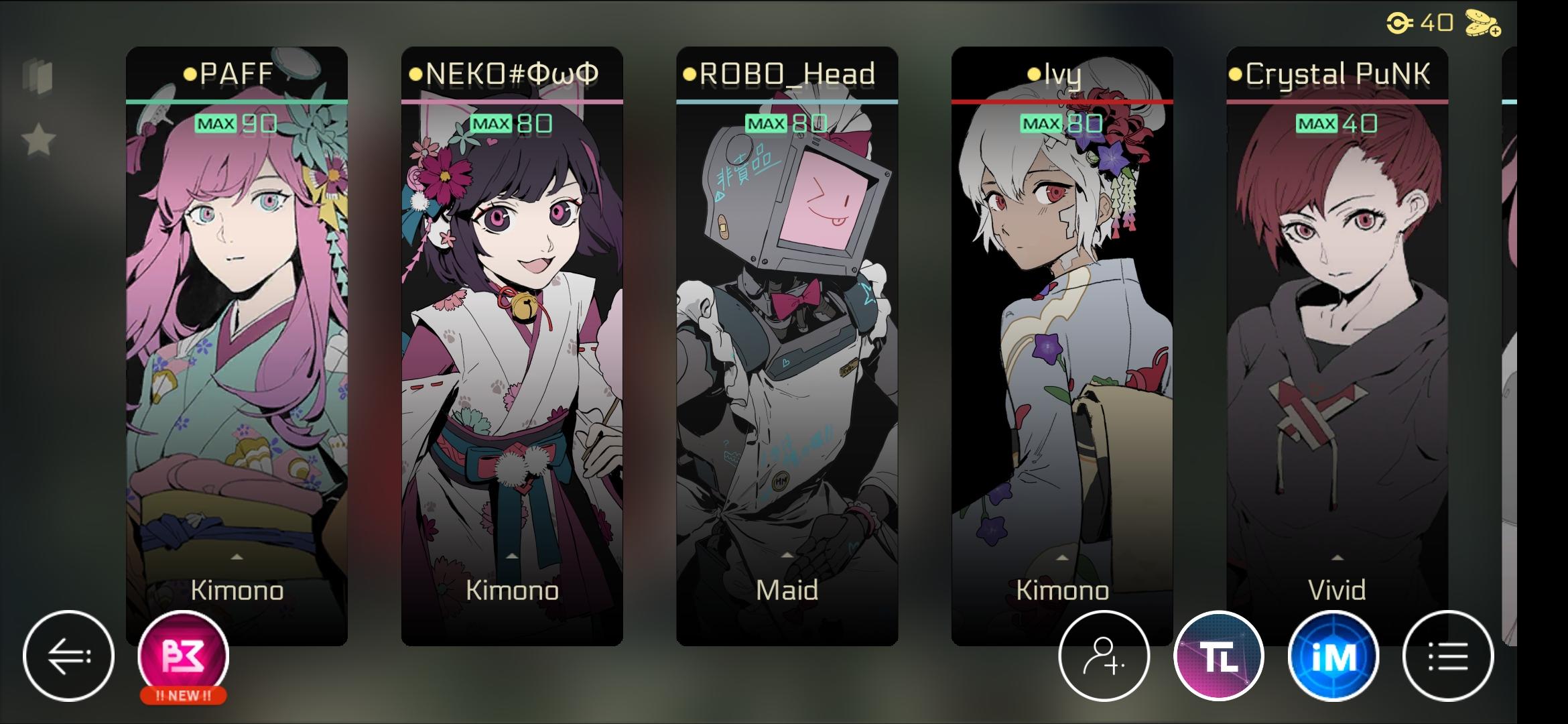Tap the star icon on the left edge
Screen dimensions: 1568x724
coord(39,139)
